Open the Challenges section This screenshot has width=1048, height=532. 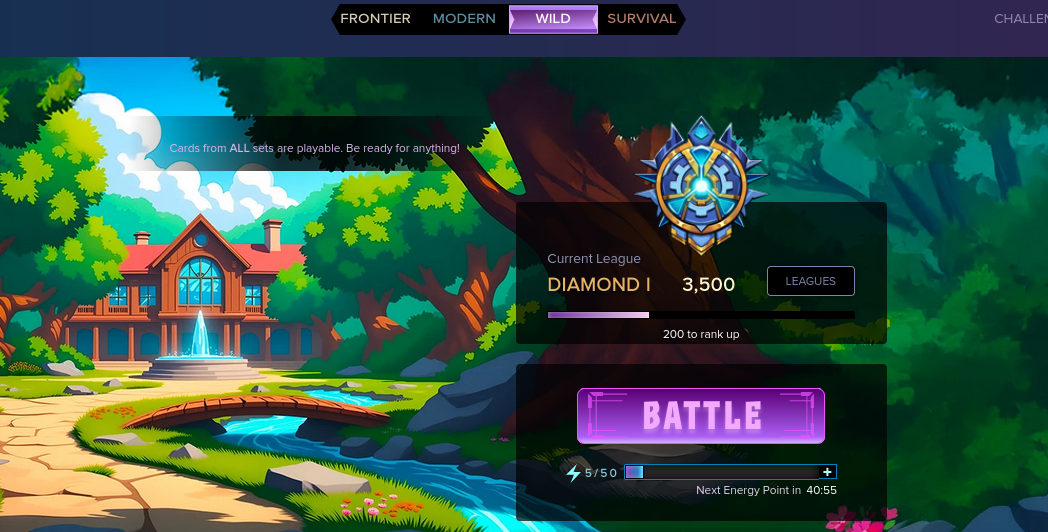[1020, 19]
